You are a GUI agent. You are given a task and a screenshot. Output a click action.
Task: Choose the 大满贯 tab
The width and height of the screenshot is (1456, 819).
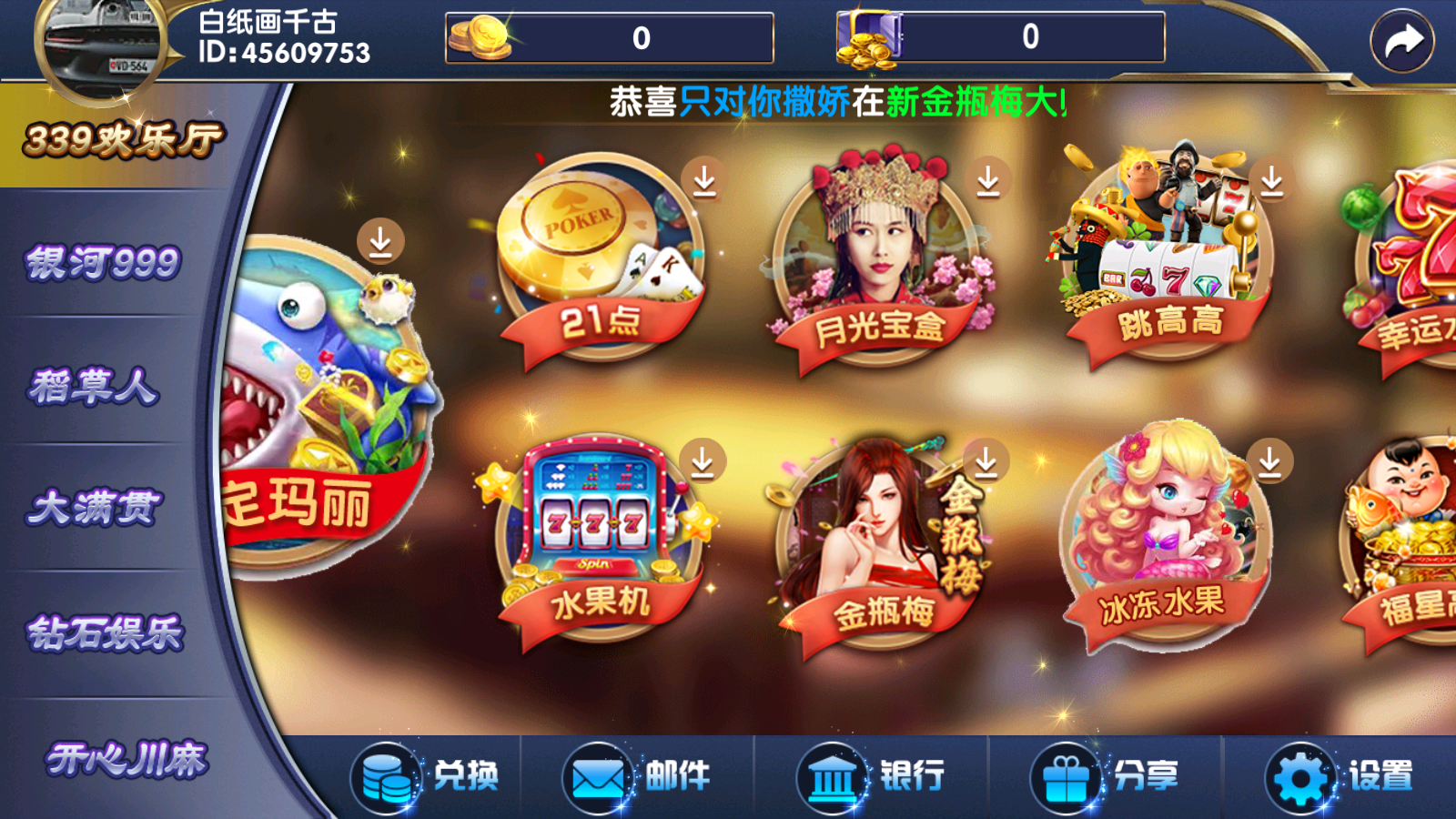(x=95, y=508)
